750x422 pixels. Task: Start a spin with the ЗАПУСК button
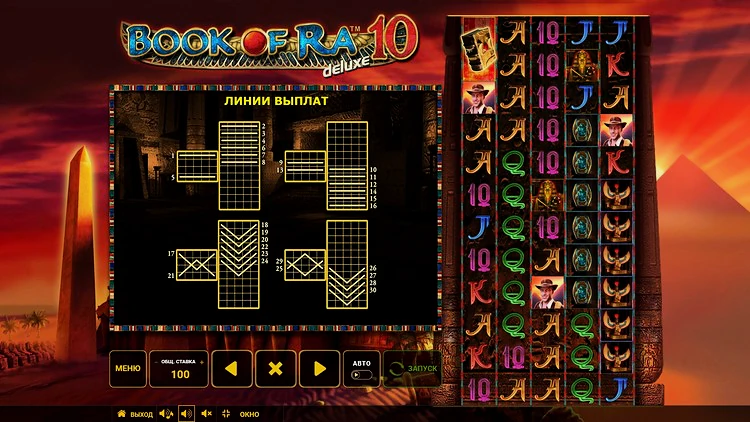[412, 368]
